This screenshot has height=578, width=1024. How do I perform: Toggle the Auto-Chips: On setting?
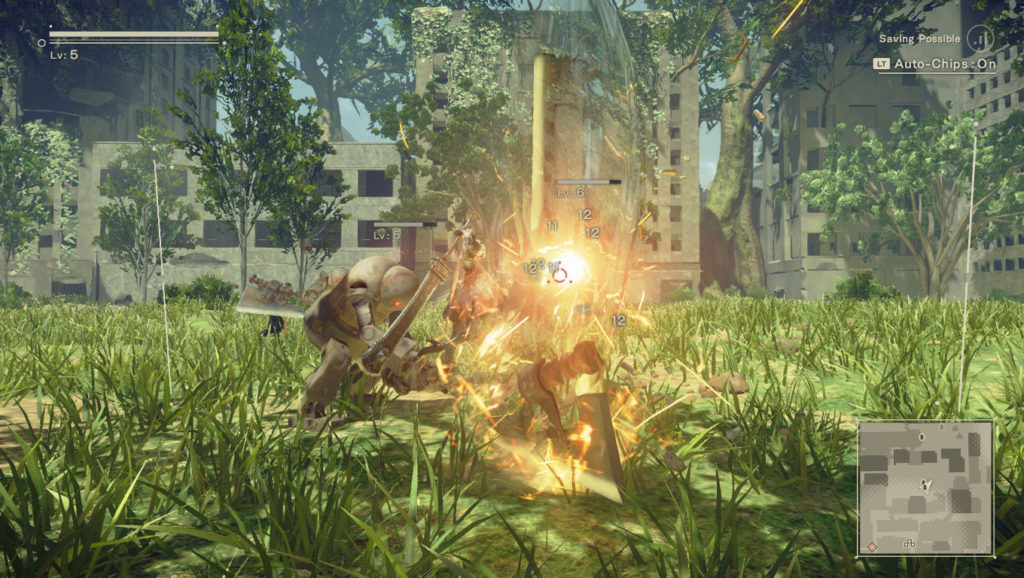tap(936, 63)
